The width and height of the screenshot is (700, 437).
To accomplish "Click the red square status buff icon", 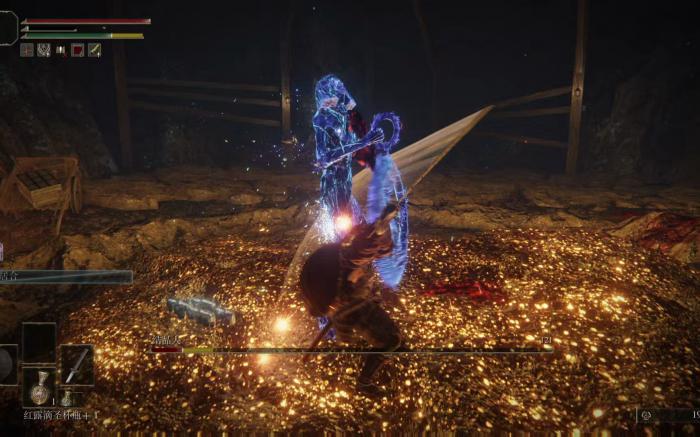I will tap(77, 50).
